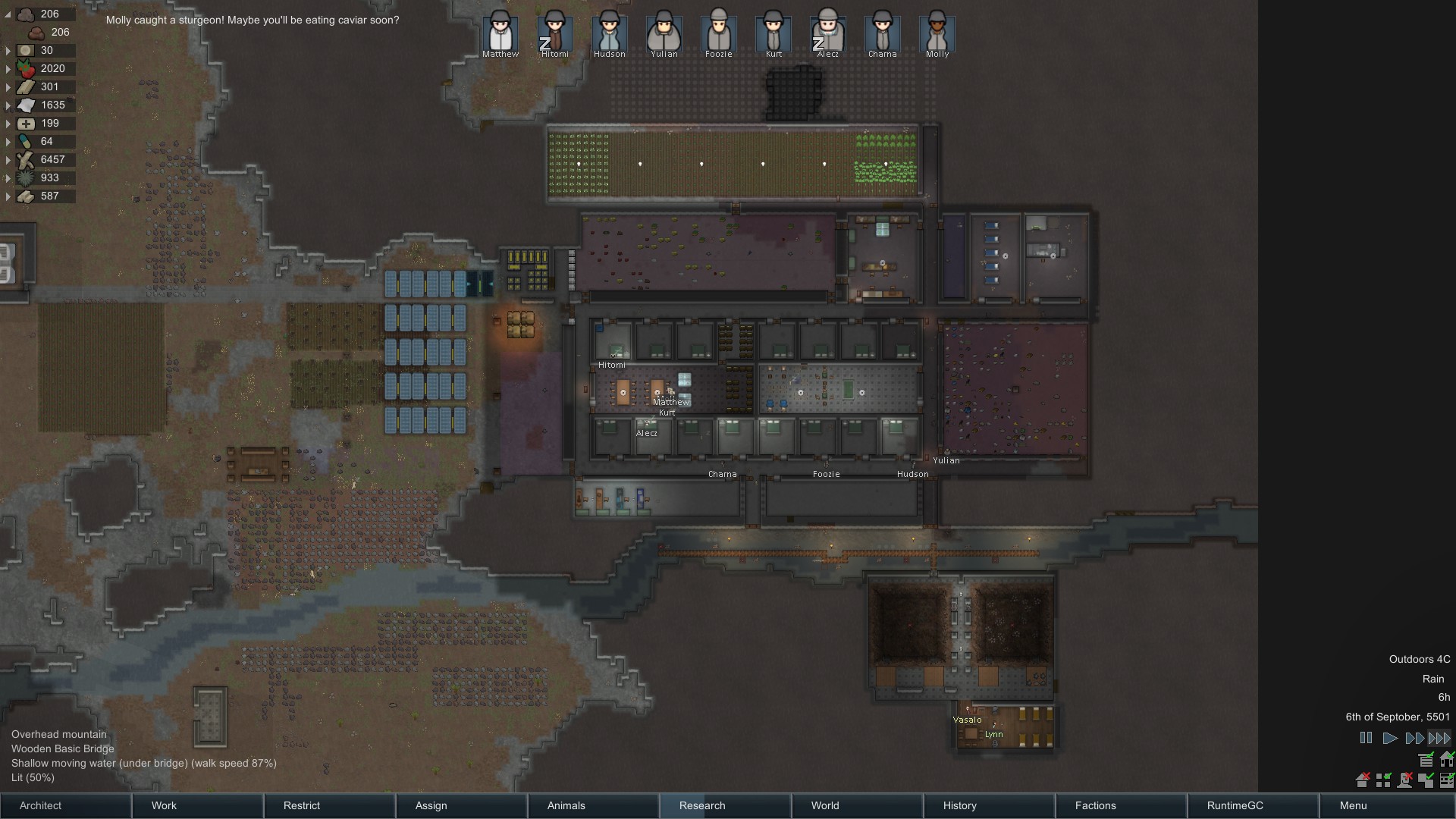Open the Research tab
The height and width of the screenshot is (819, 1456).
(x=725, y=805)
